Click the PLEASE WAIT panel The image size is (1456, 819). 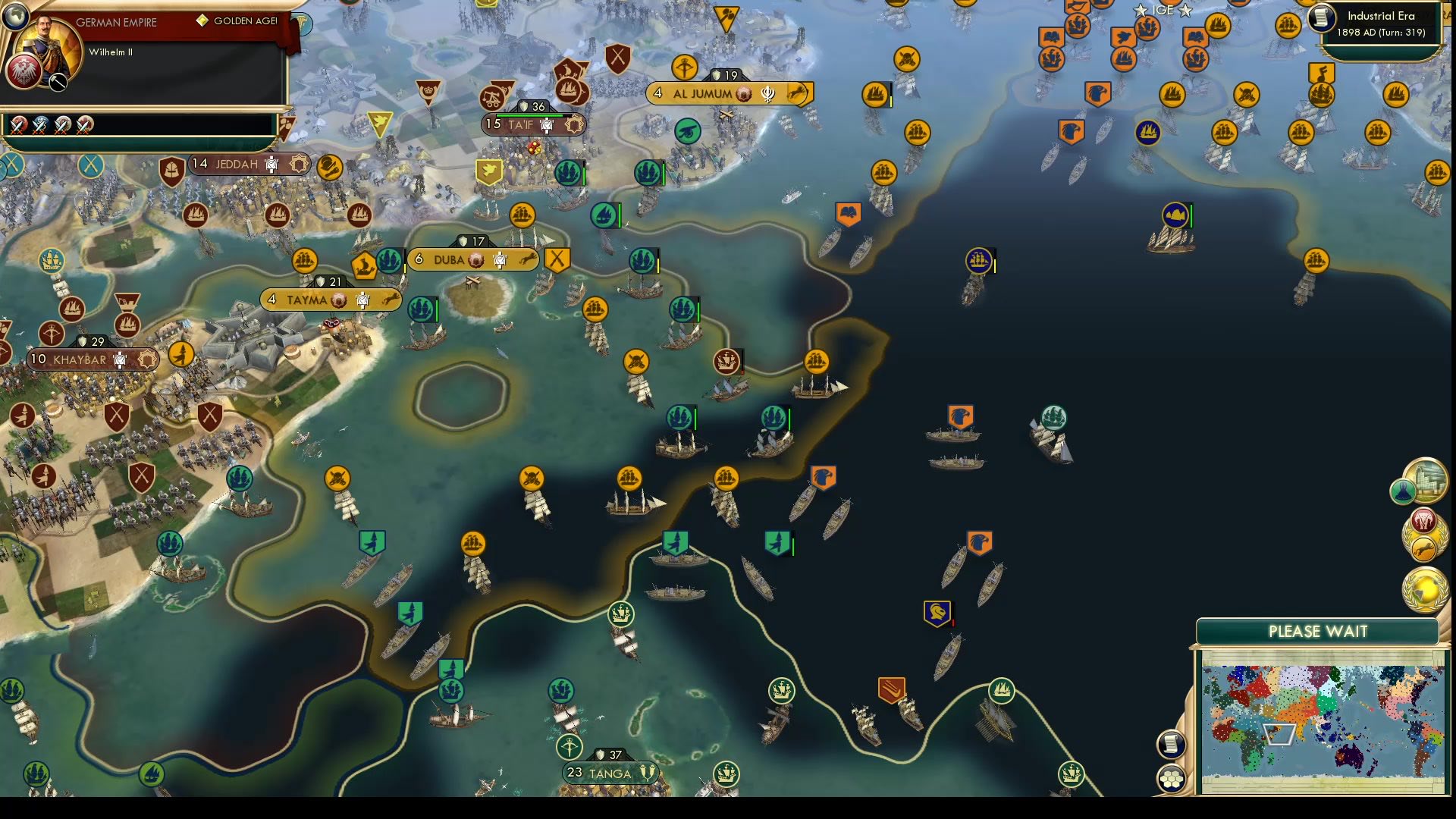pos(1319,631)
